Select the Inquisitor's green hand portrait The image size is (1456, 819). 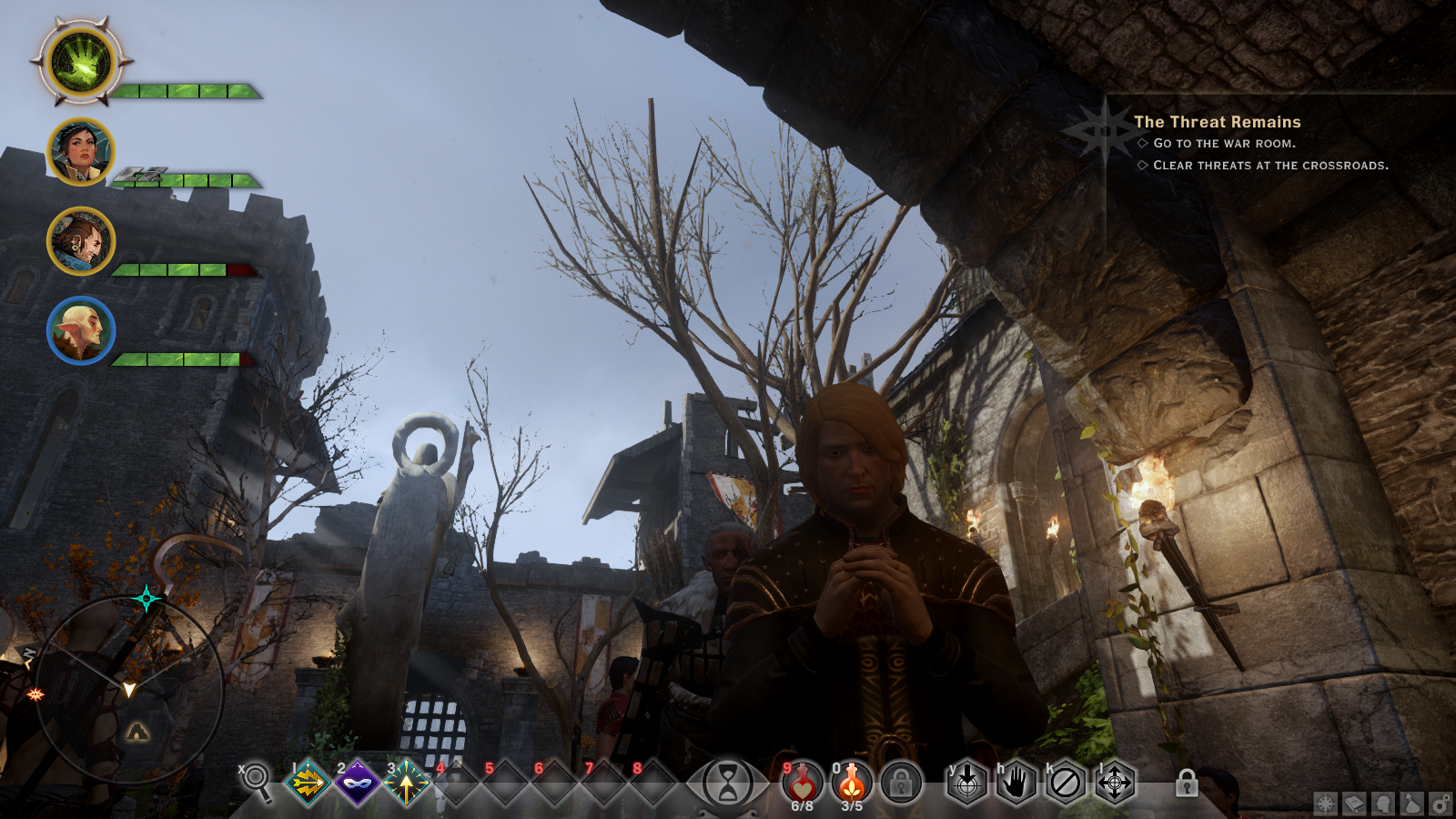(81, 64)
